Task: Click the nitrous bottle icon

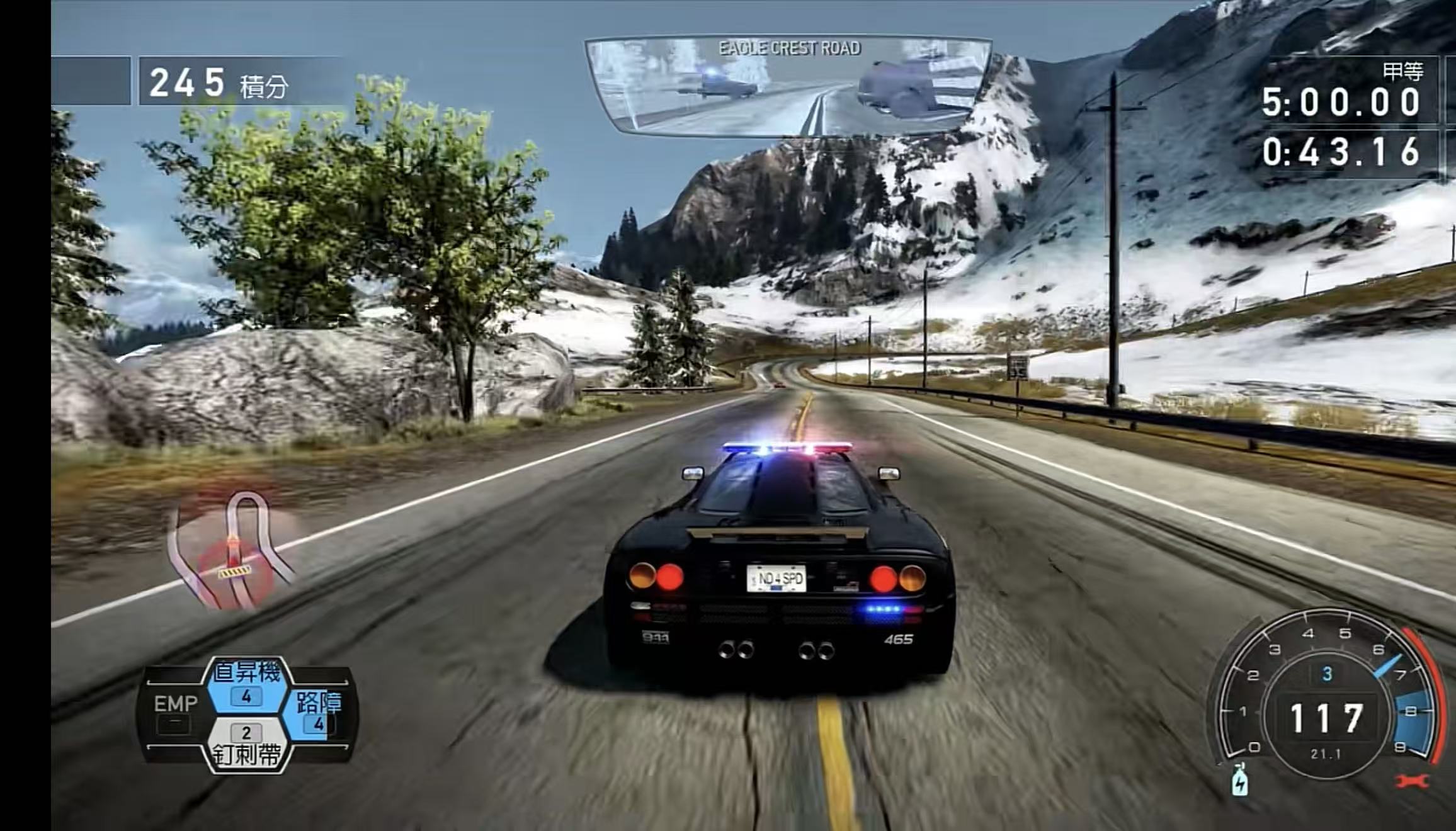Action: click(1239, 781)
